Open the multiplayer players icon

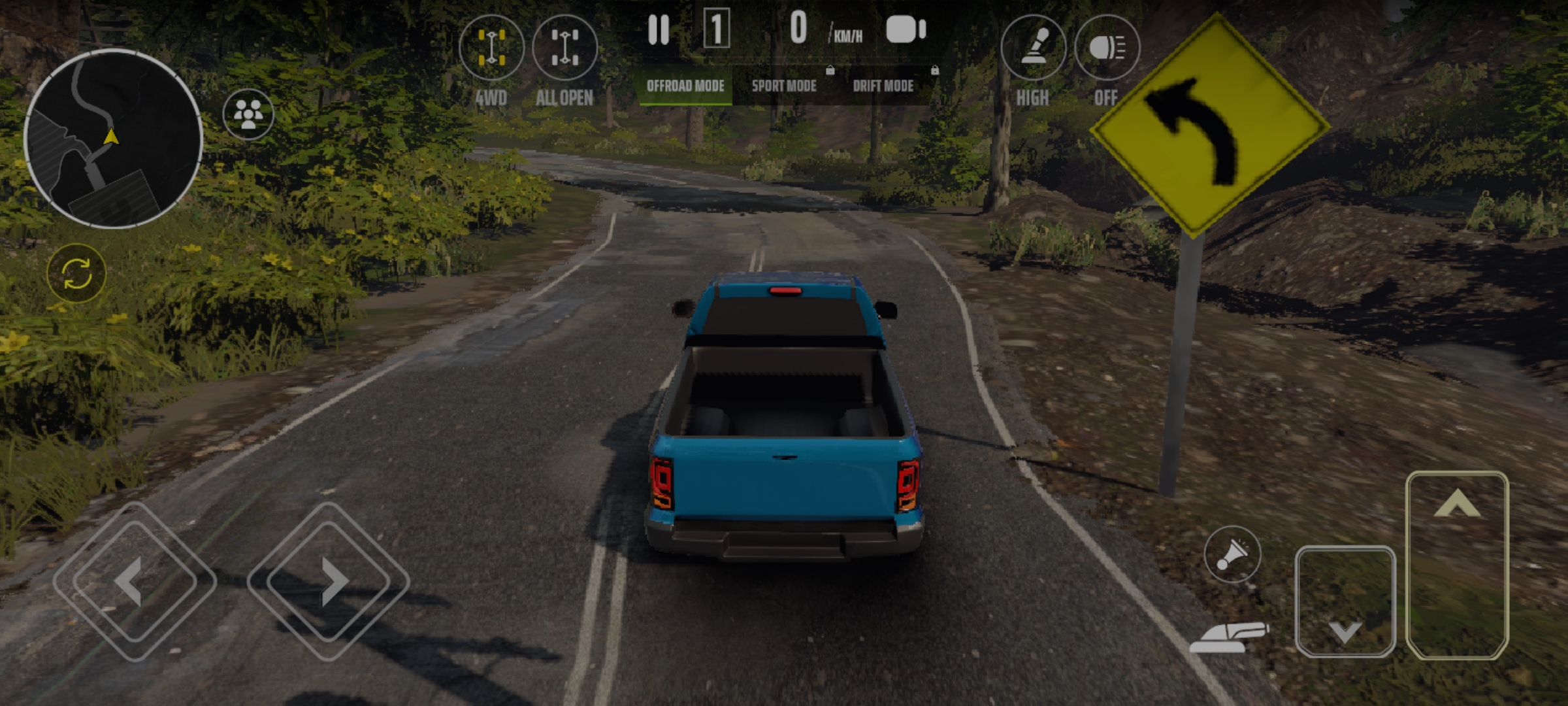pyautogui.click(x=248, y=114)
